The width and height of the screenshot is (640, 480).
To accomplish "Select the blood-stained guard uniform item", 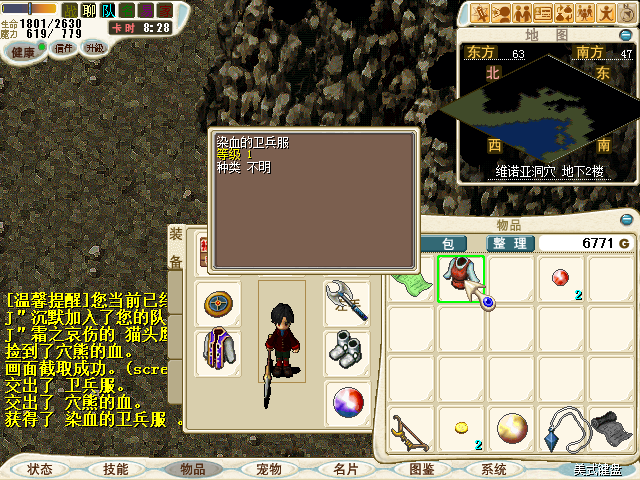I will point(460,278).
